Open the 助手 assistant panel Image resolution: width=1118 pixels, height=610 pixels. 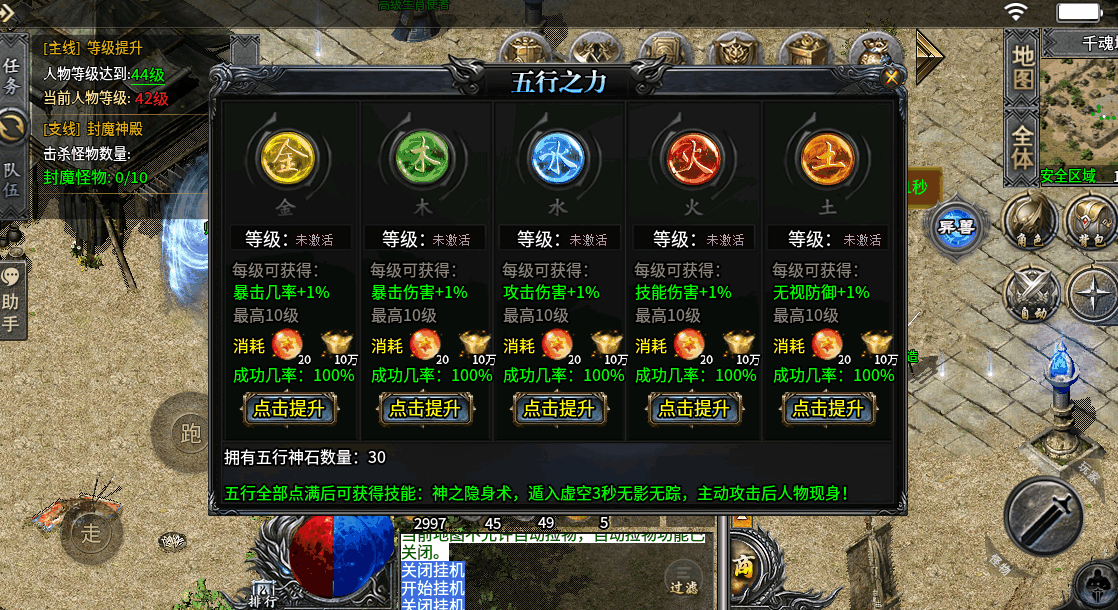(12, 300)
